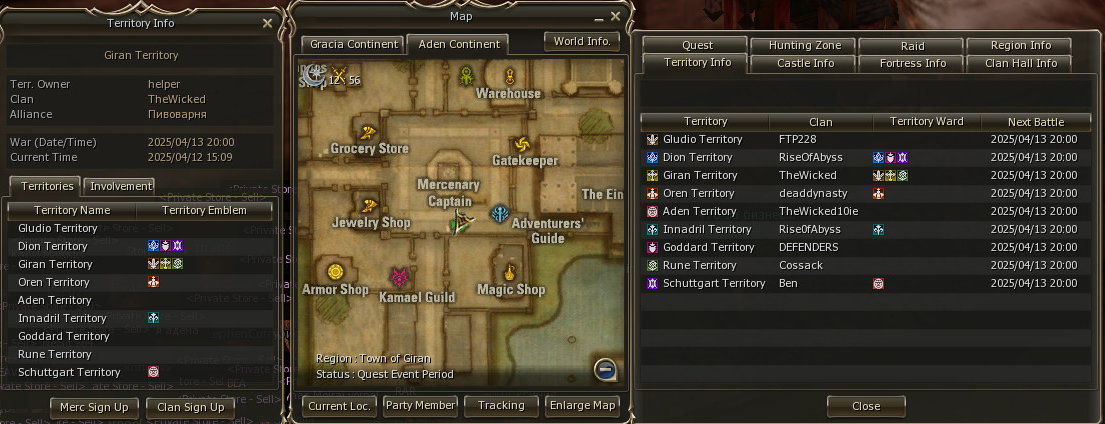Open the Castle Info tab
This screenshot has width=1105, height=424.
click(805, 63)
